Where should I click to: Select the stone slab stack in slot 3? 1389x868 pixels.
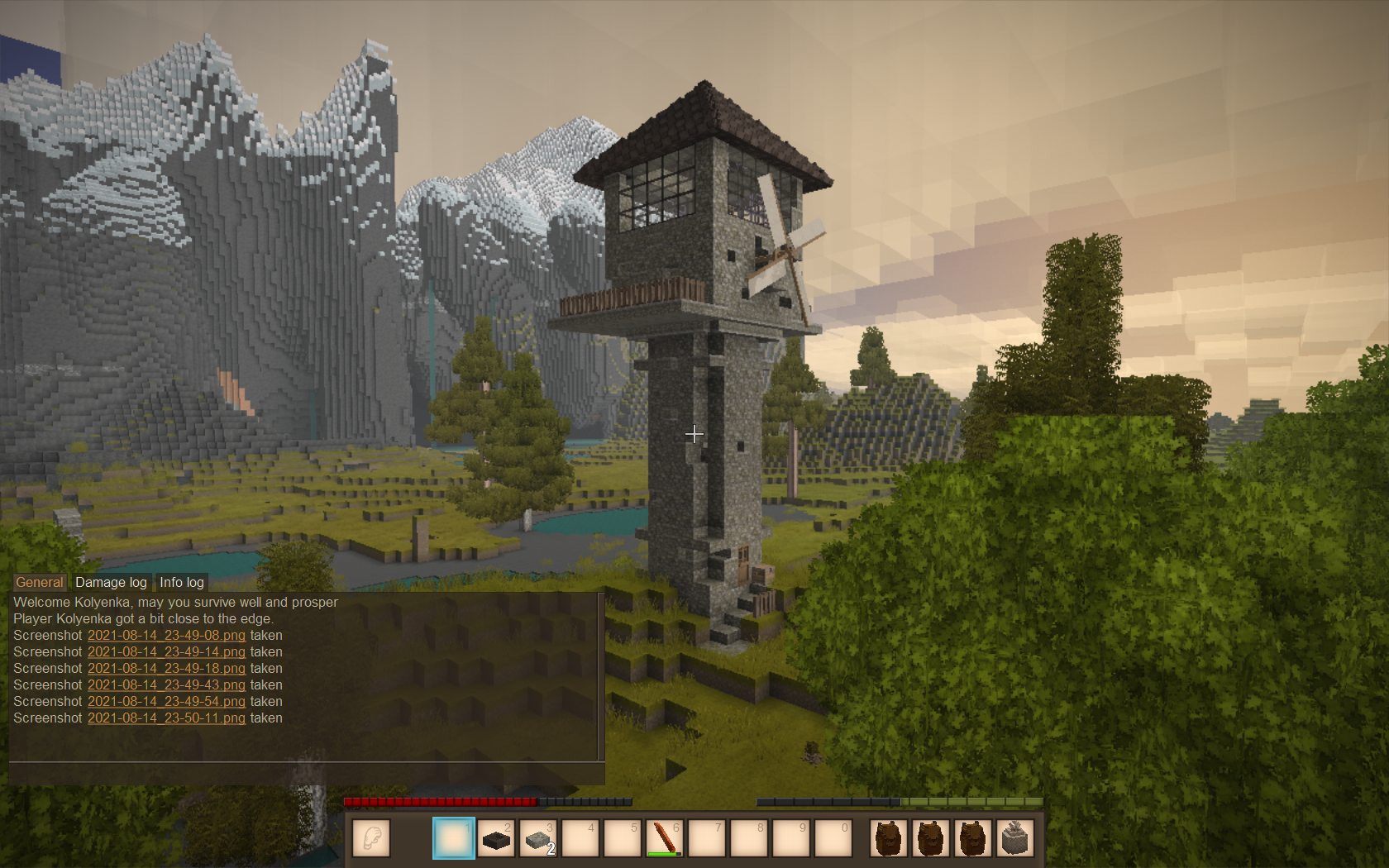[538, 838]
